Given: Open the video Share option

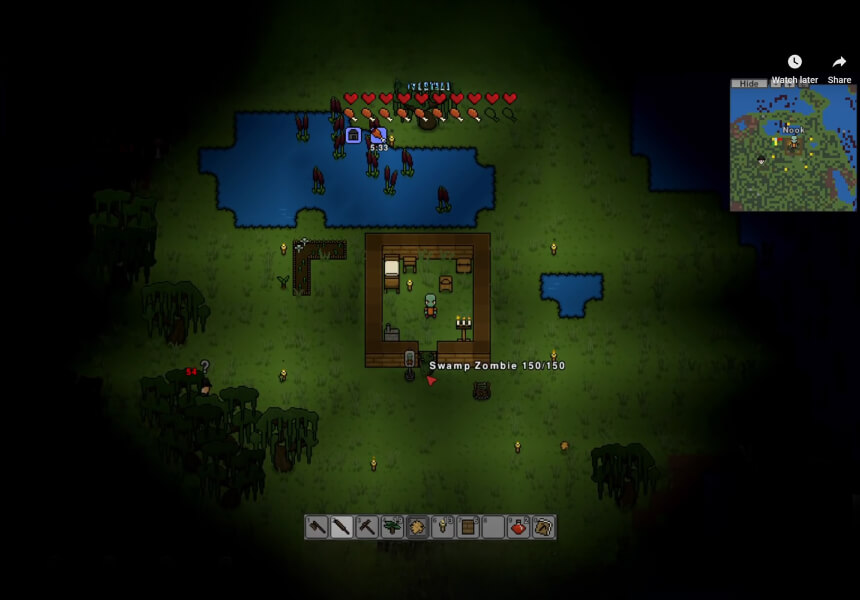Looking at the screenshot, I should pos(839,68).
